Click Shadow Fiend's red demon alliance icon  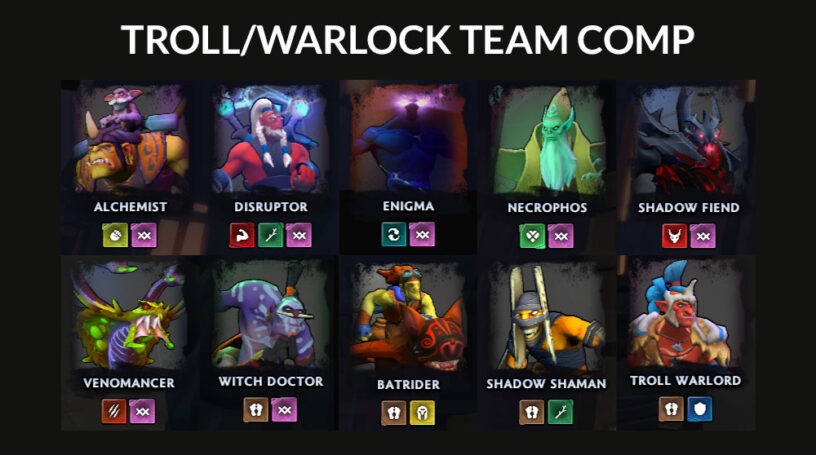[674, 236]
